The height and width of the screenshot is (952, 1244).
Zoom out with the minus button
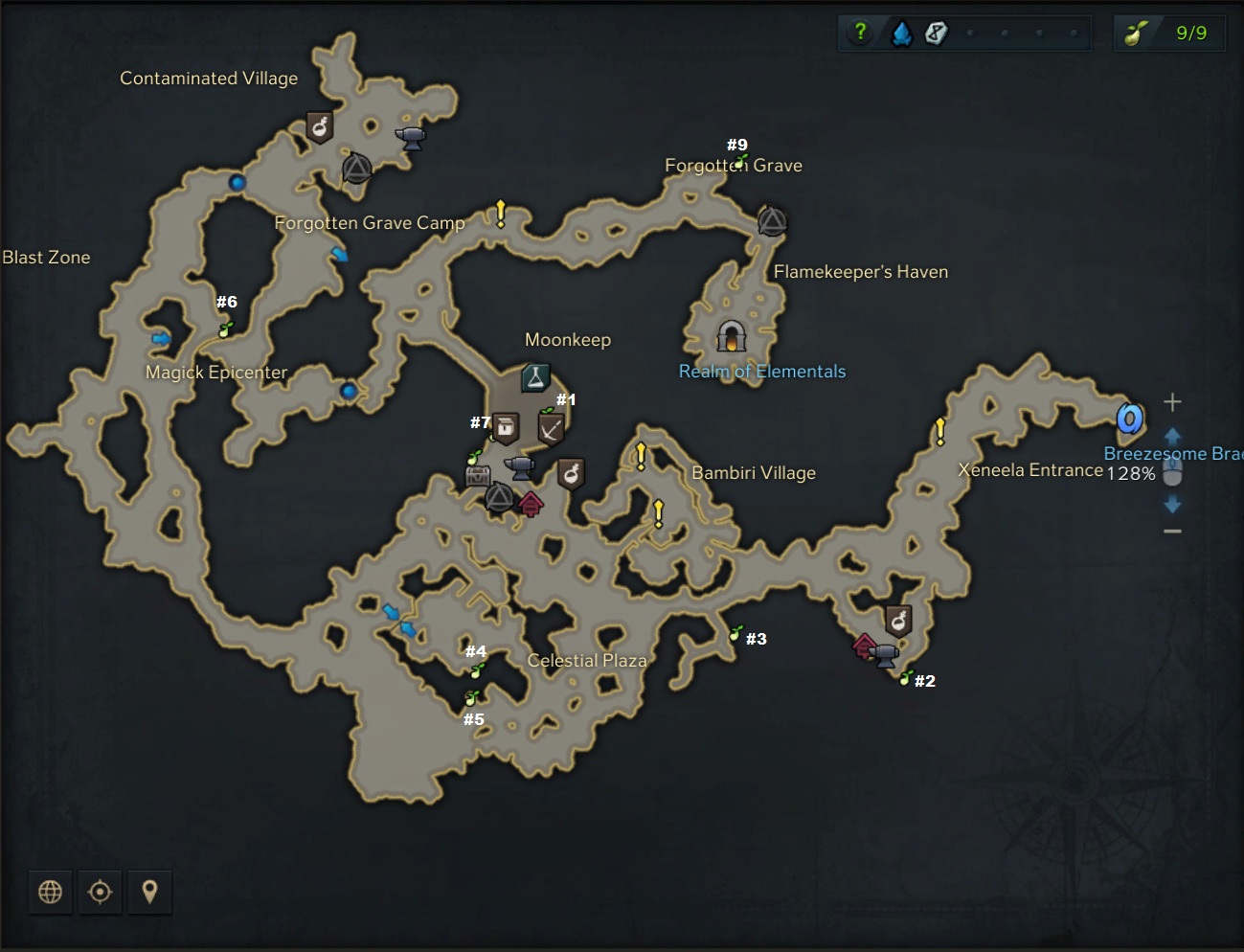point(1172,532)
